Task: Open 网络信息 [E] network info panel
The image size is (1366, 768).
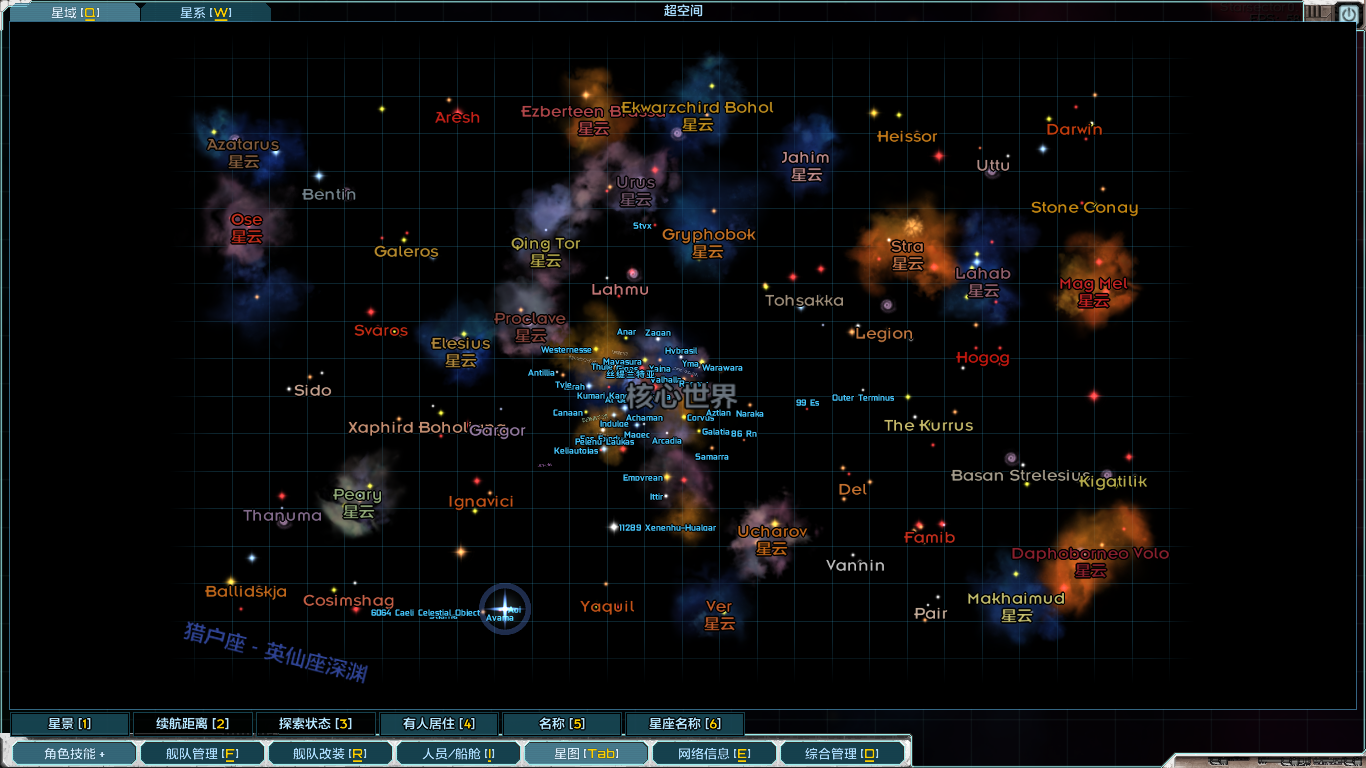Action: tap(713, 752)
